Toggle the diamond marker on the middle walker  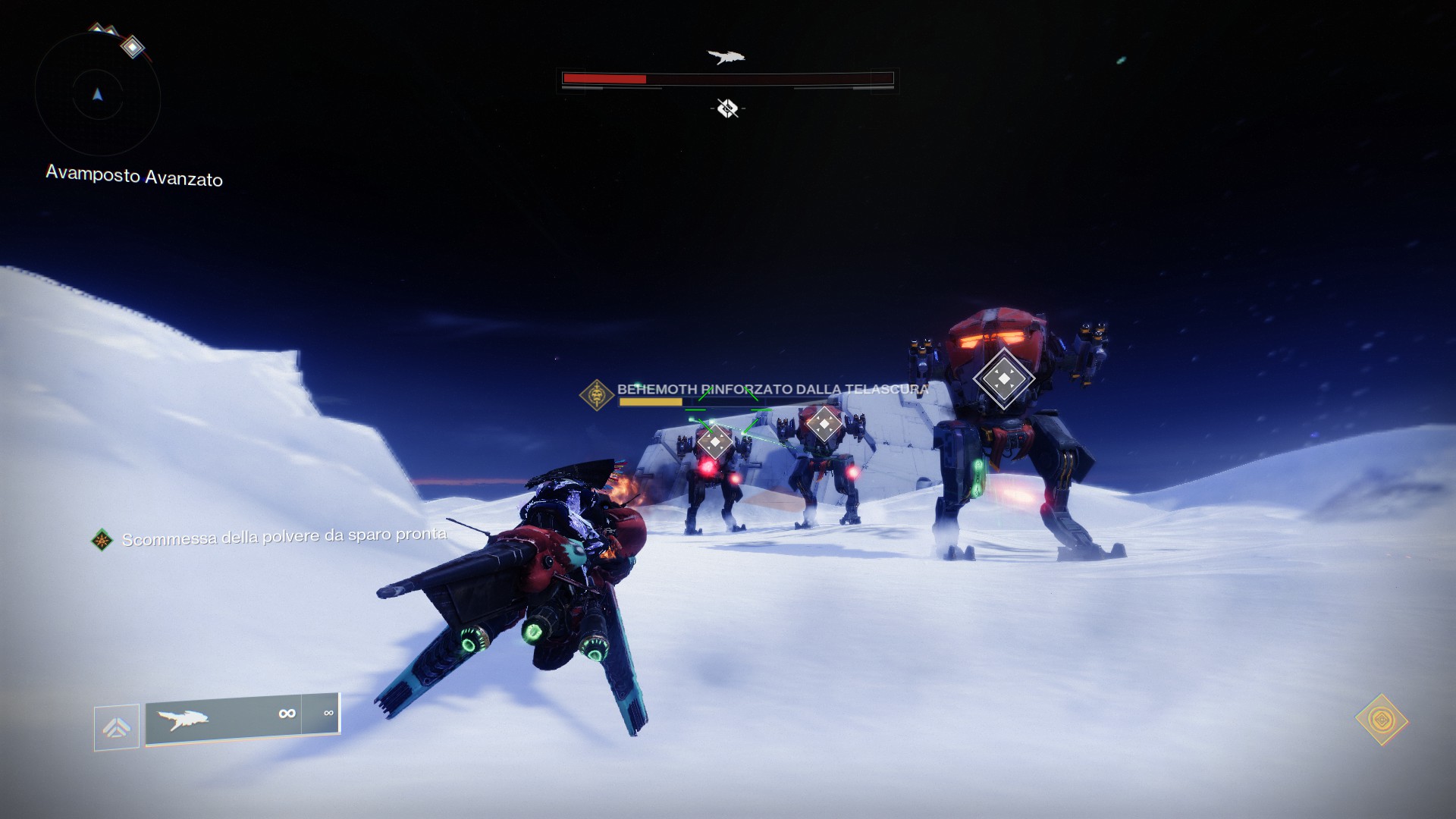click(x=824, y=425)
